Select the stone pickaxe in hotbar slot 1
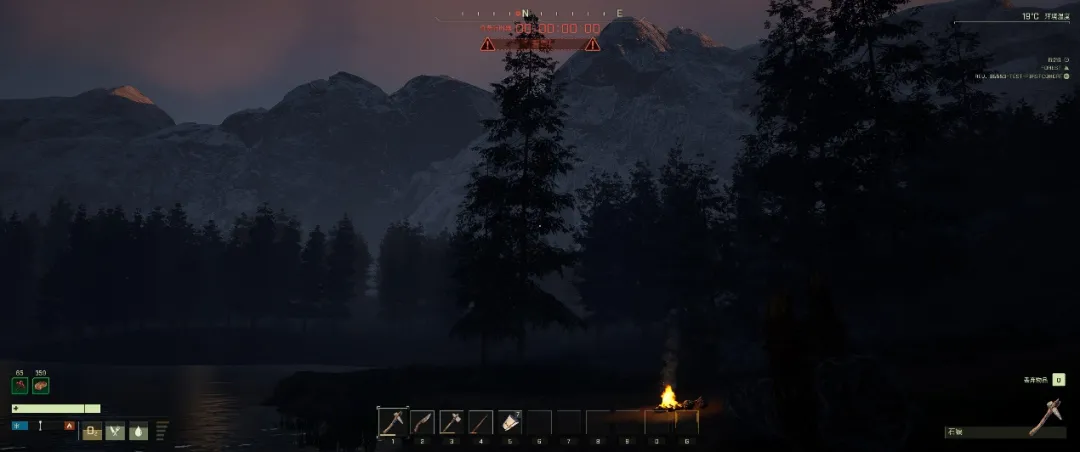This screenshot has width=1080, height=452. [x=392, y=422]
